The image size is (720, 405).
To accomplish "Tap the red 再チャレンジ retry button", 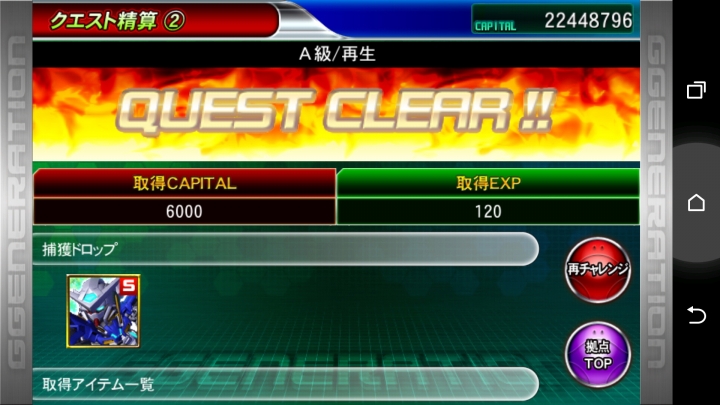I will [597, 269].
